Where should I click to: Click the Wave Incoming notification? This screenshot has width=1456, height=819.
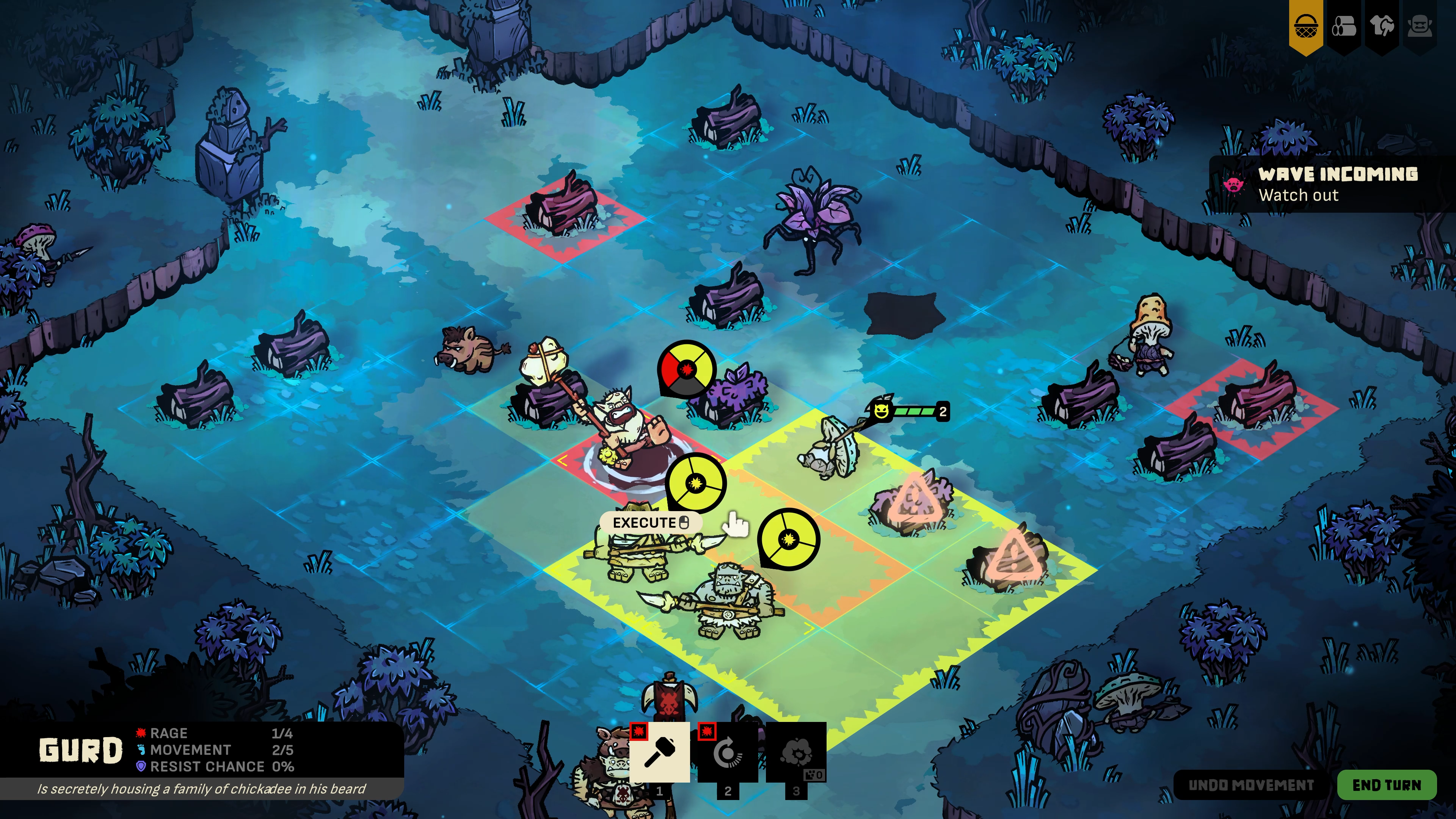click(x=1330, y=184)
